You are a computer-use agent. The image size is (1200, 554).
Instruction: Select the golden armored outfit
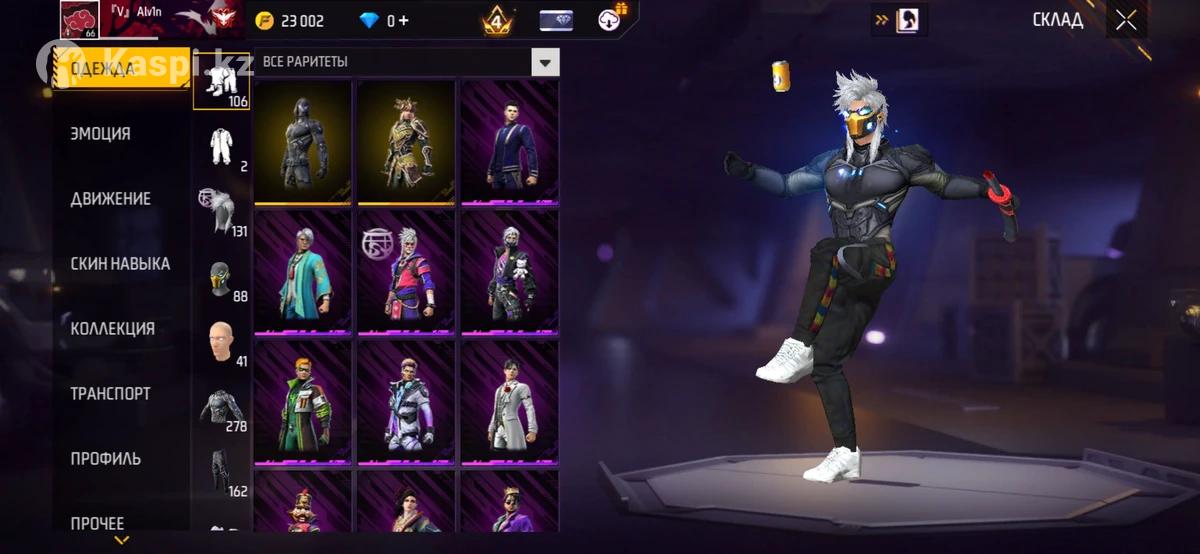point(407,140)
